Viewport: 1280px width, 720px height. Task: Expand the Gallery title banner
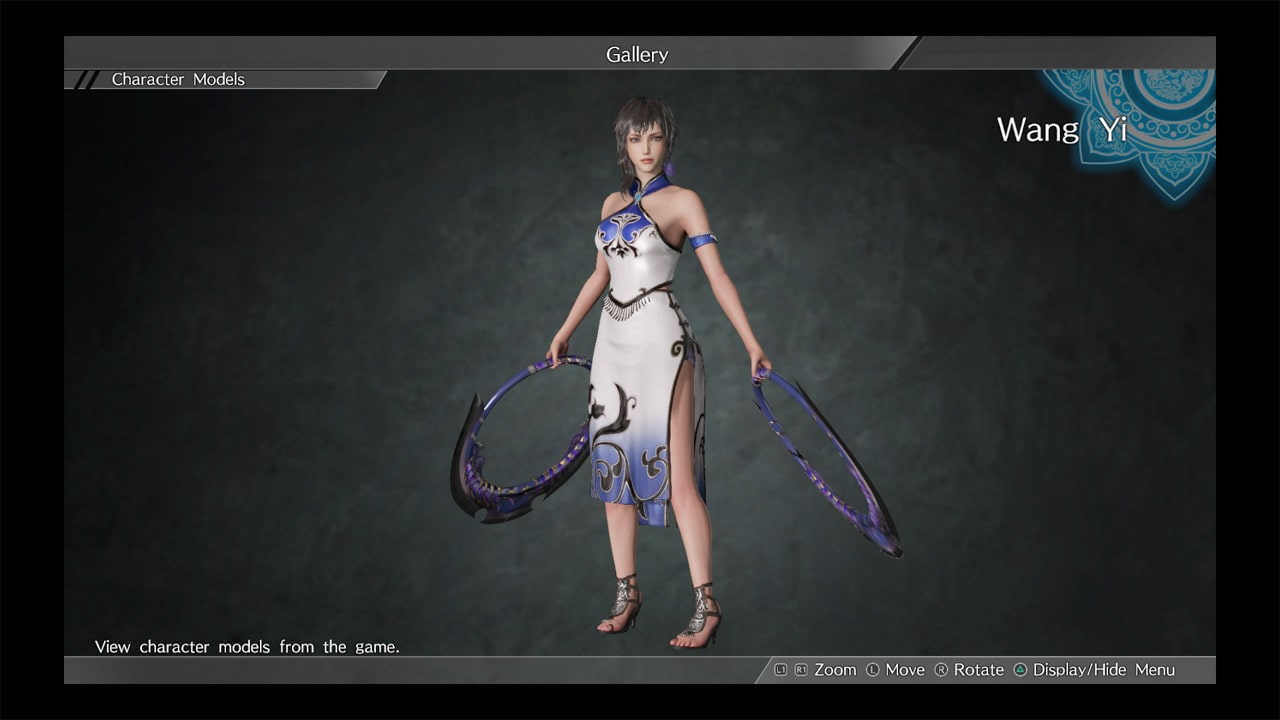(637, 55)
